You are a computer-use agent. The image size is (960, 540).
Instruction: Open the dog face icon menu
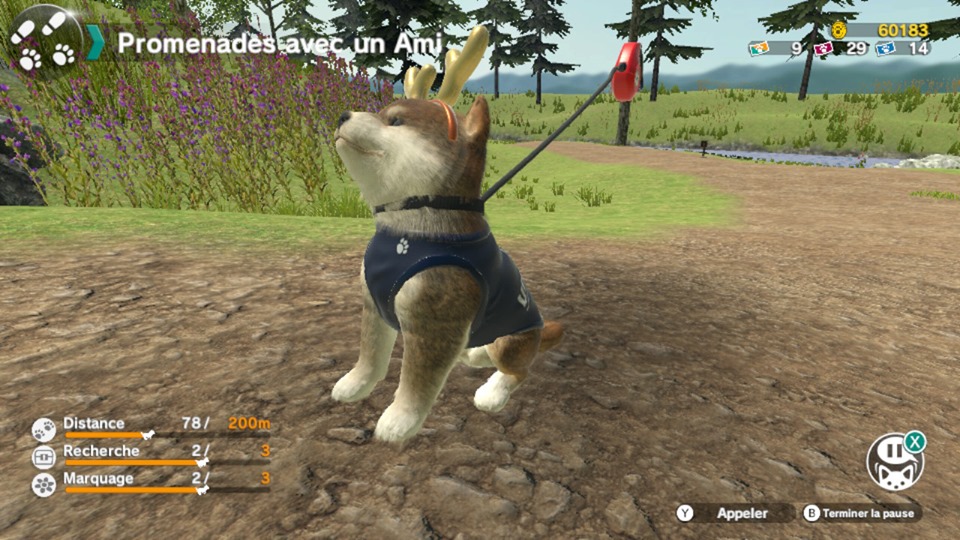click(893, 463)
